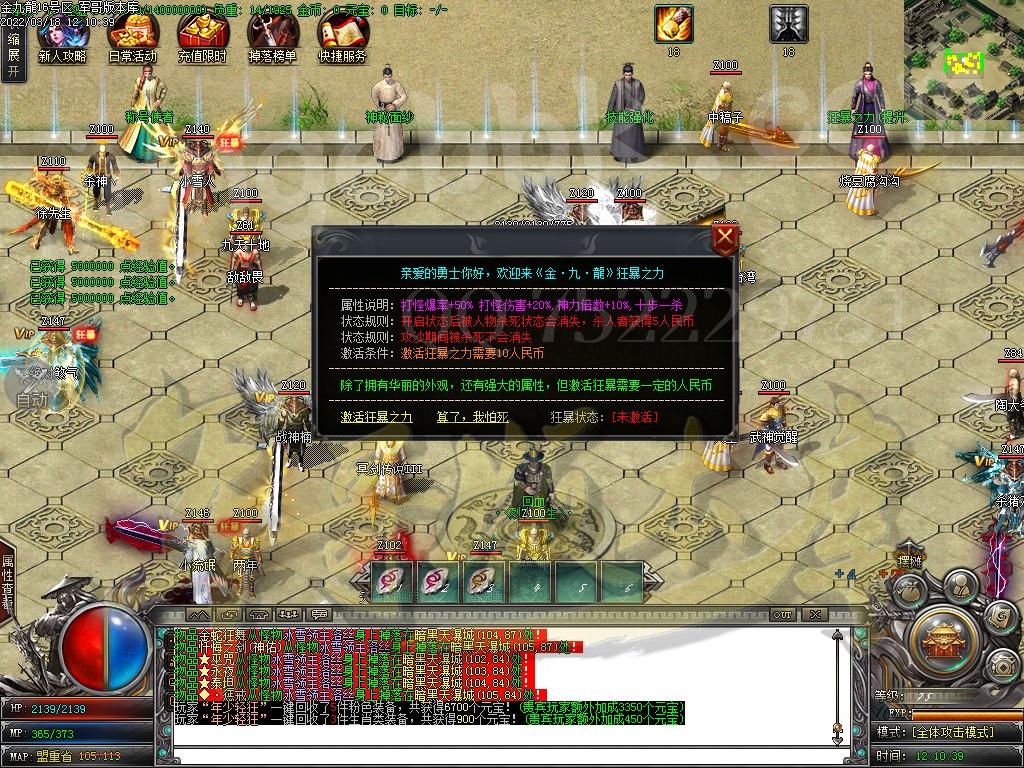Close the 狂暴之力 dialog window

[726, 239]
